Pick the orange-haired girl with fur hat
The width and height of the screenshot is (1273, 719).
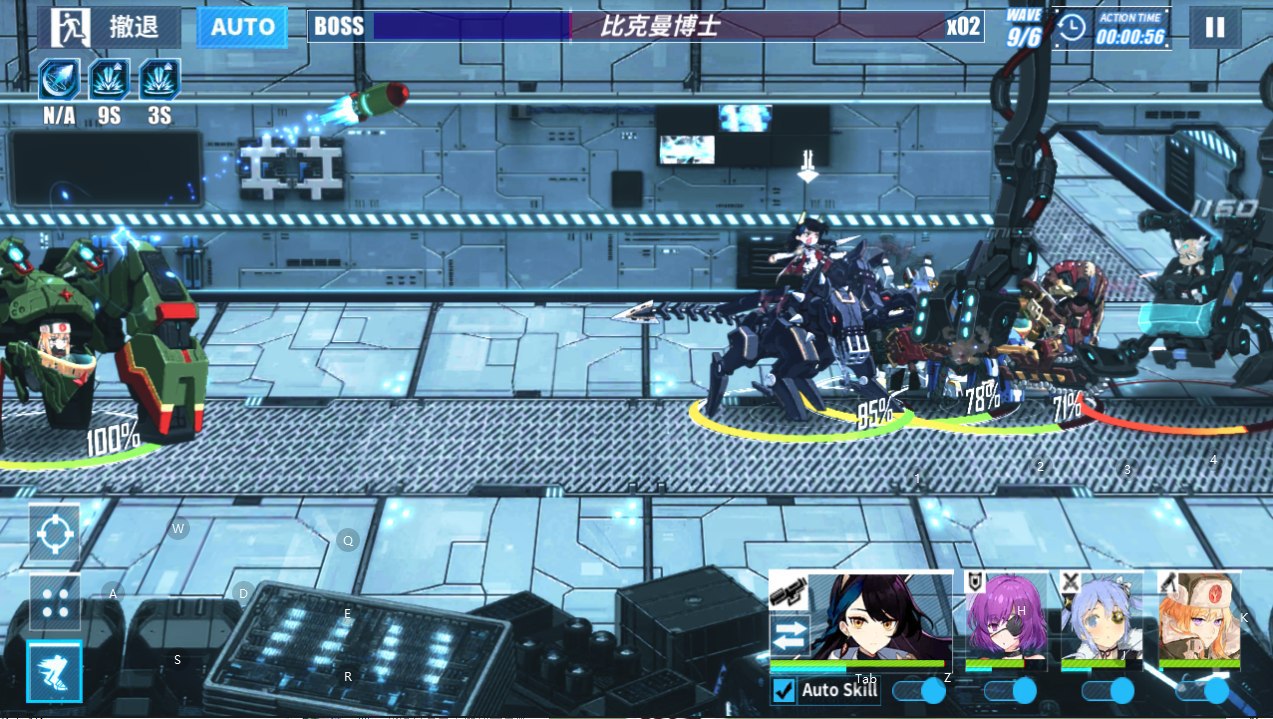pyautogui.click(x=1199, y=620)
